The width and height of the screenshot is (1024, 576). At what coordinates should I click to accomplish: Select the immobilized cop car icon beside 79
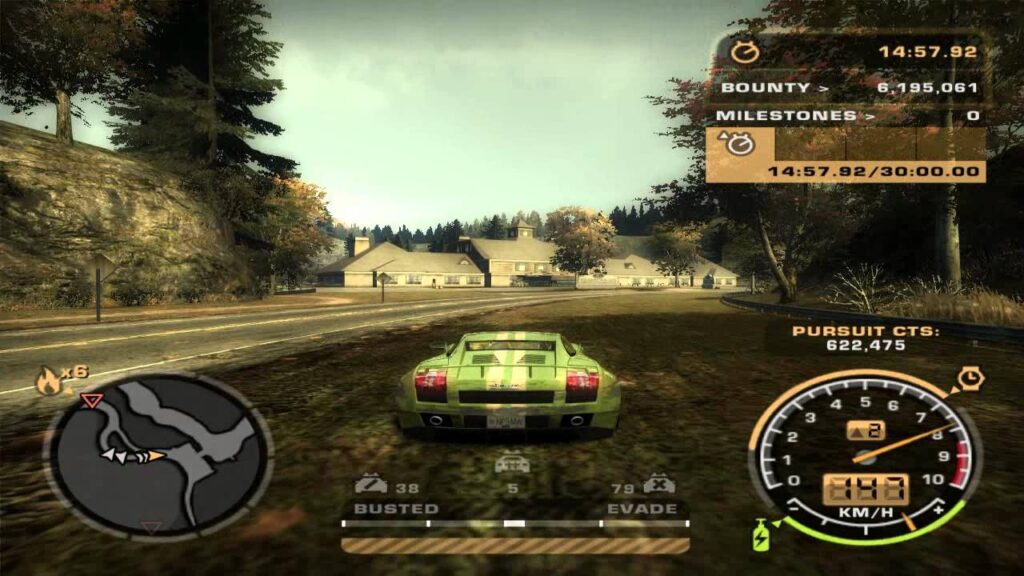[x=658, y=485]
